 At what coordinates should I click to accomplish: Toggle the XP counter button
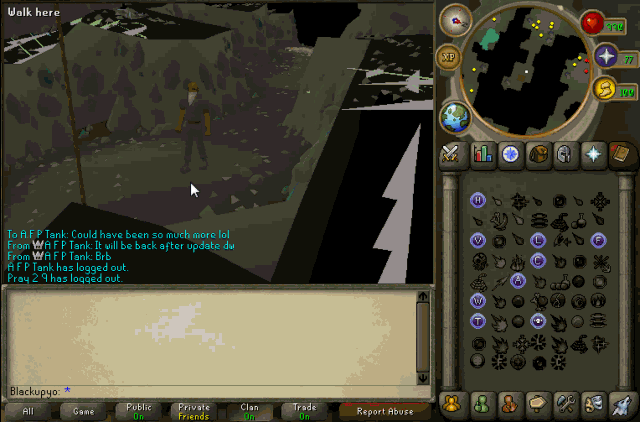[x=449, y=56]
